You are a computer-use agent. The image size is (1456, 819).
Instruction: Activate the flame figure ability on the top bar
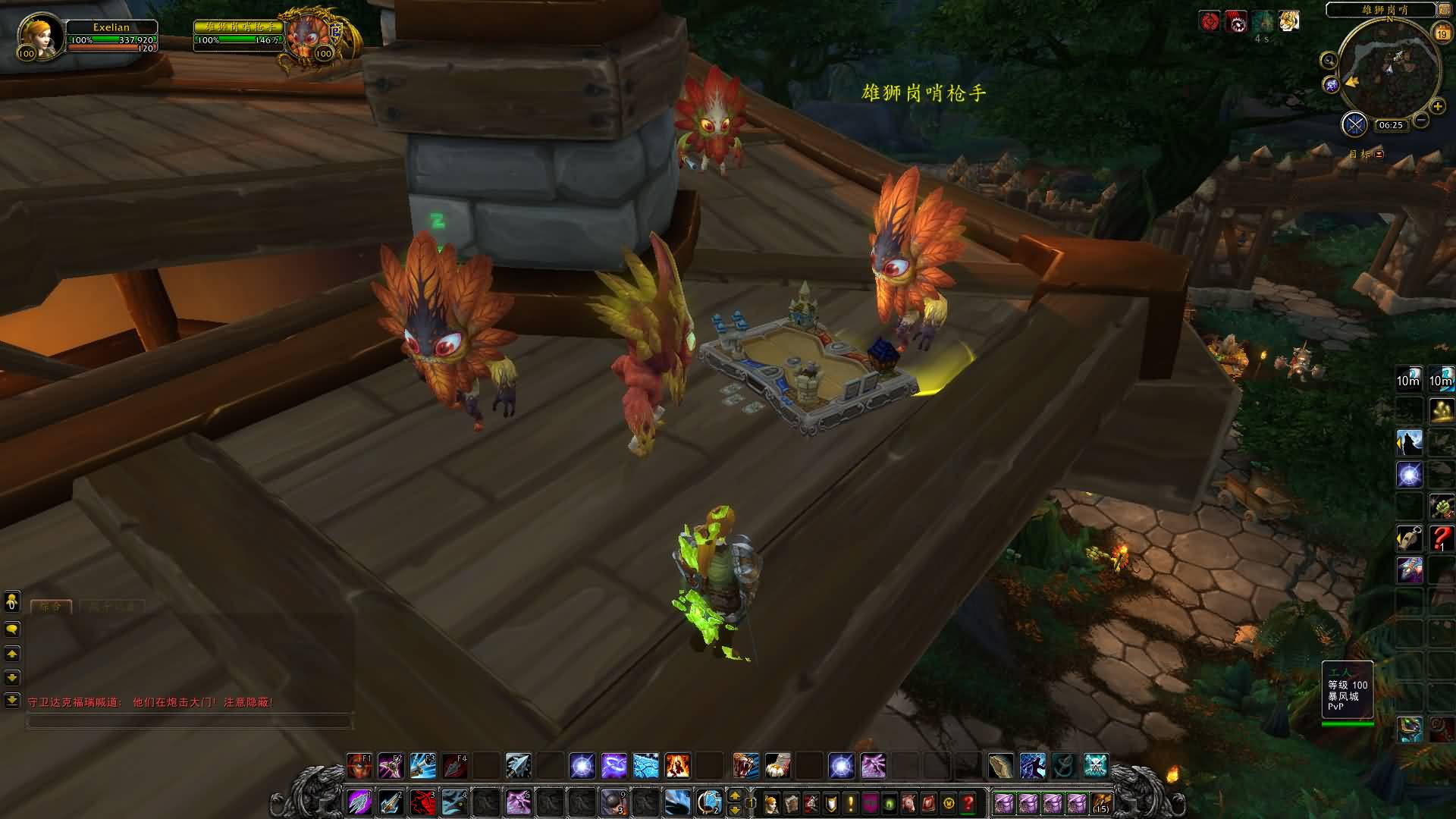click(677, 766)
